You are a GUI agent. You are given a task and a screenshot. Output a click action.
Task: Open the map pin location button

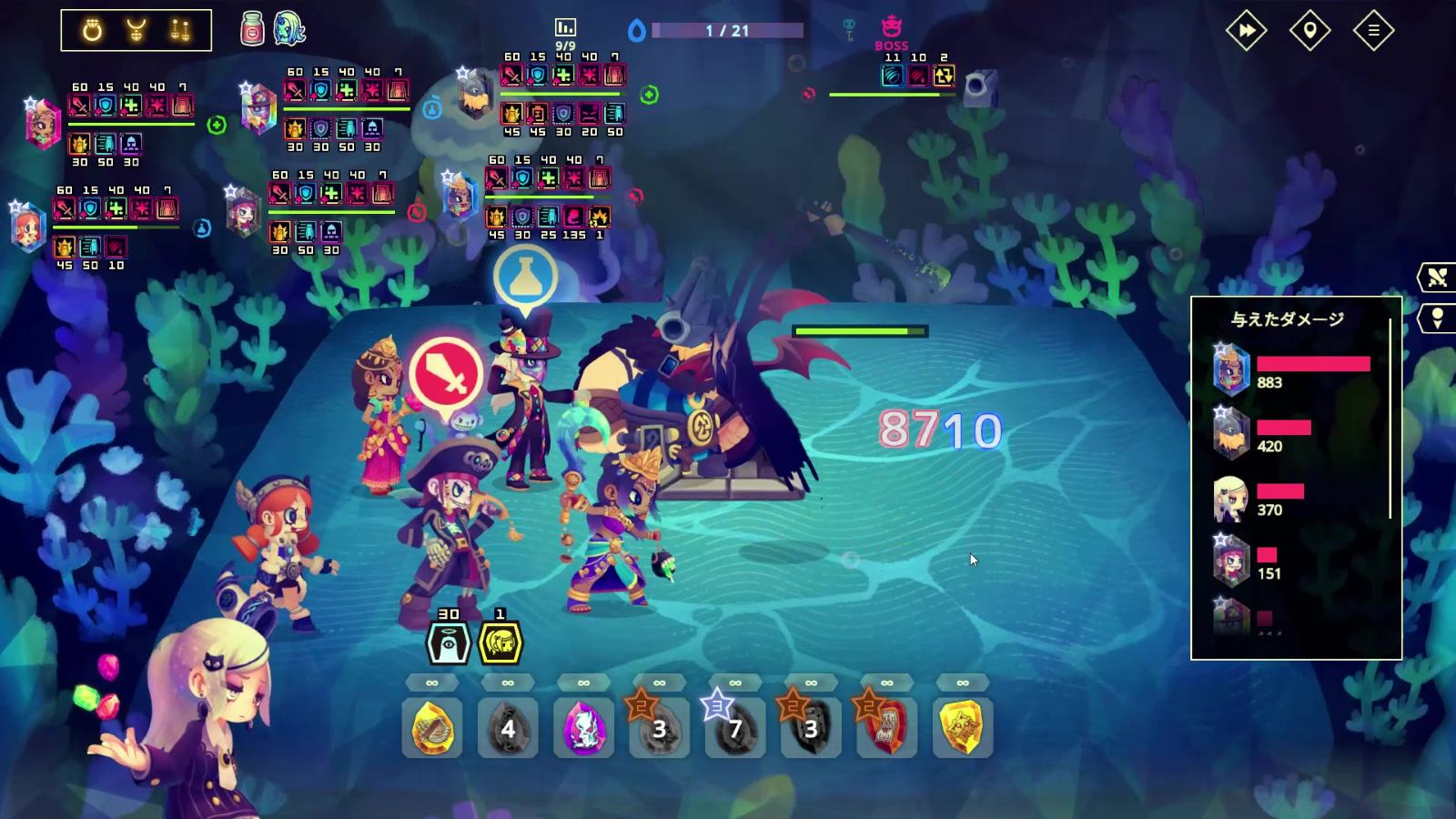pyautogui.click(x=1309, y=31)
